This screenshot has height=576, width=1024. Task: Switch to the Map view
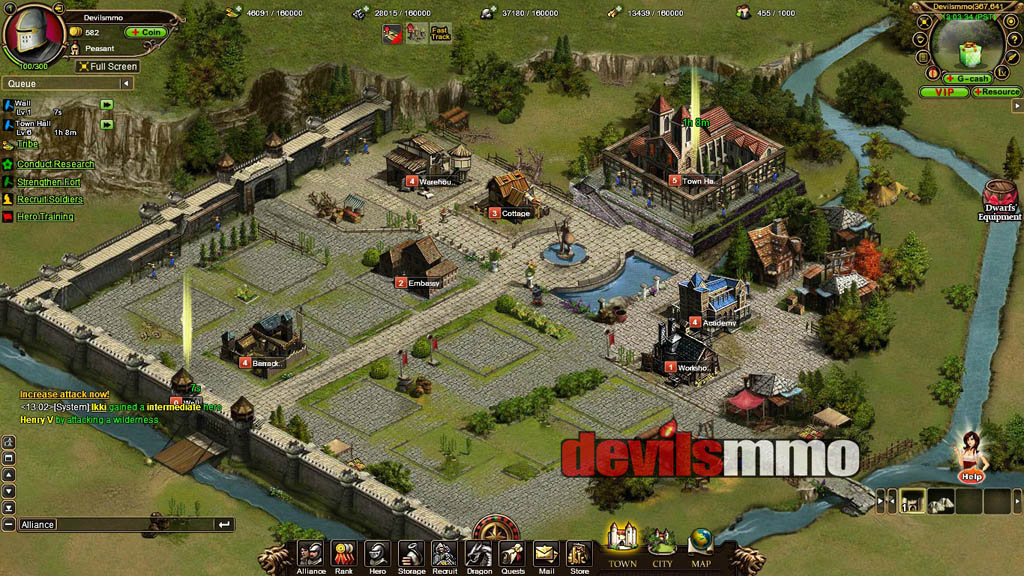[x=701, y=545]
